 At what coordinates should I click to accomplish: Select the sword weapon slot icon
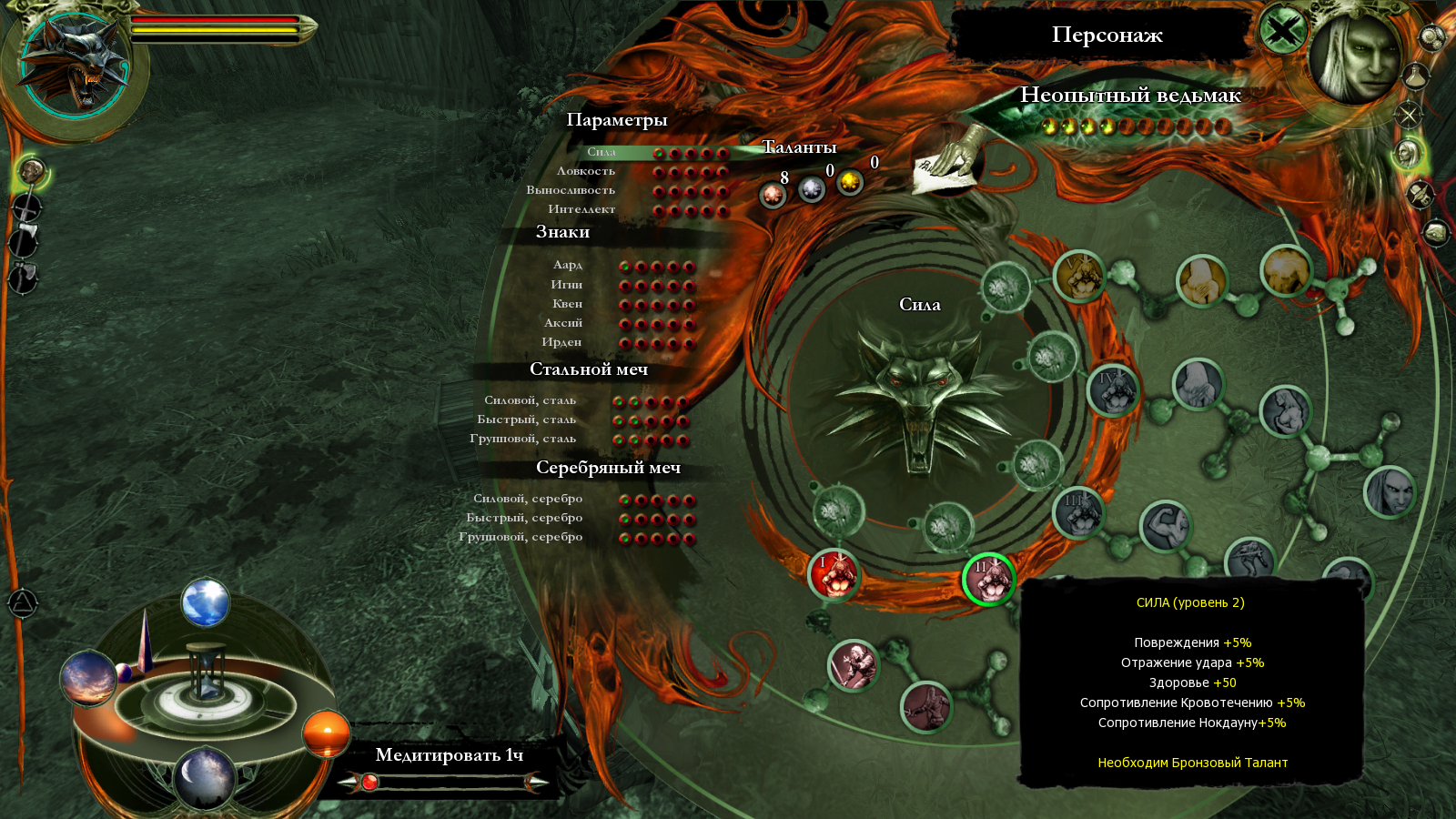[27, 207]
